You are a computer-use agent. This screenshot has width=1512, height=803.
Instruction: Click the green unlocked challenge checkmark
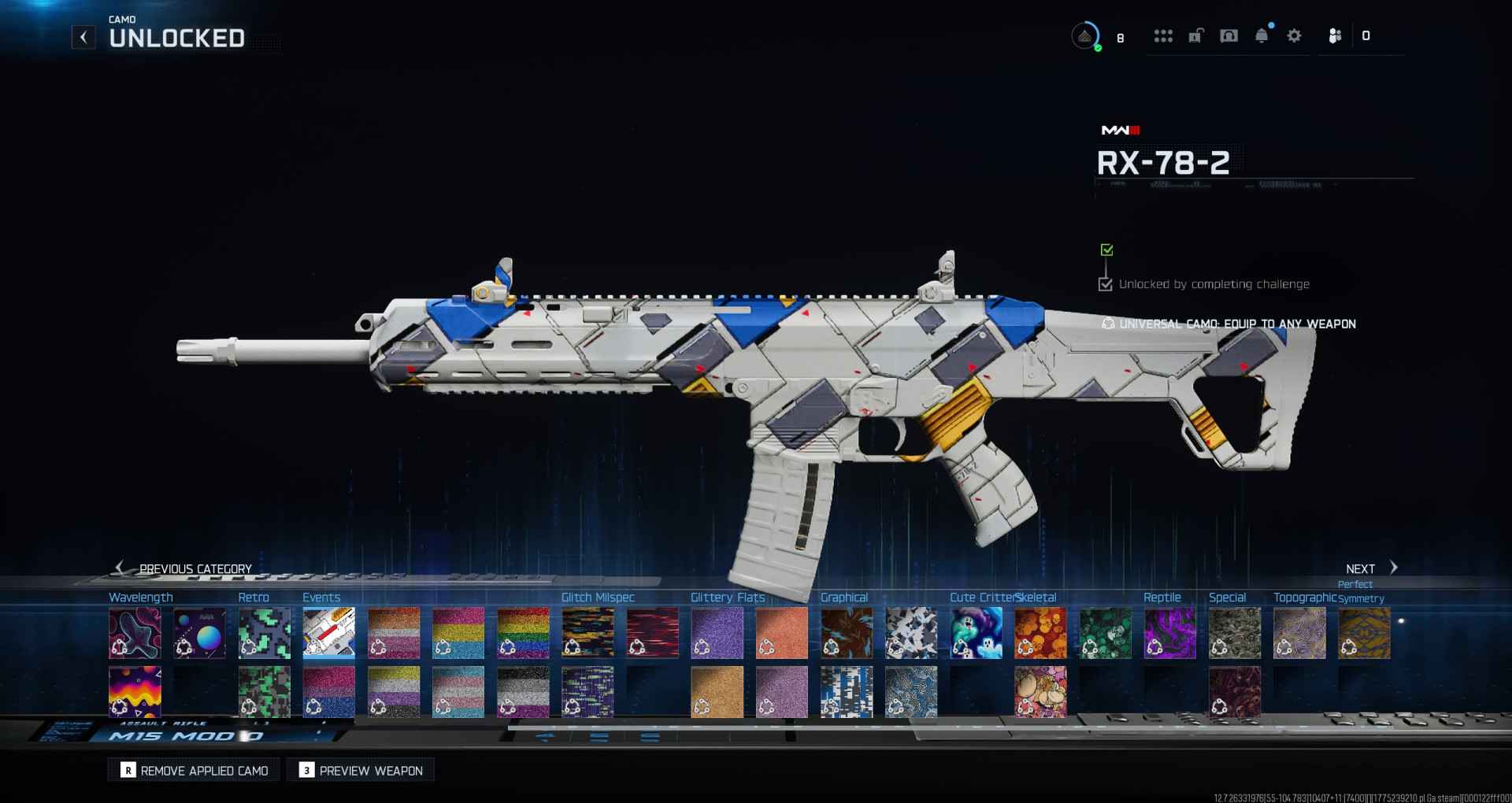[1106, 250]
